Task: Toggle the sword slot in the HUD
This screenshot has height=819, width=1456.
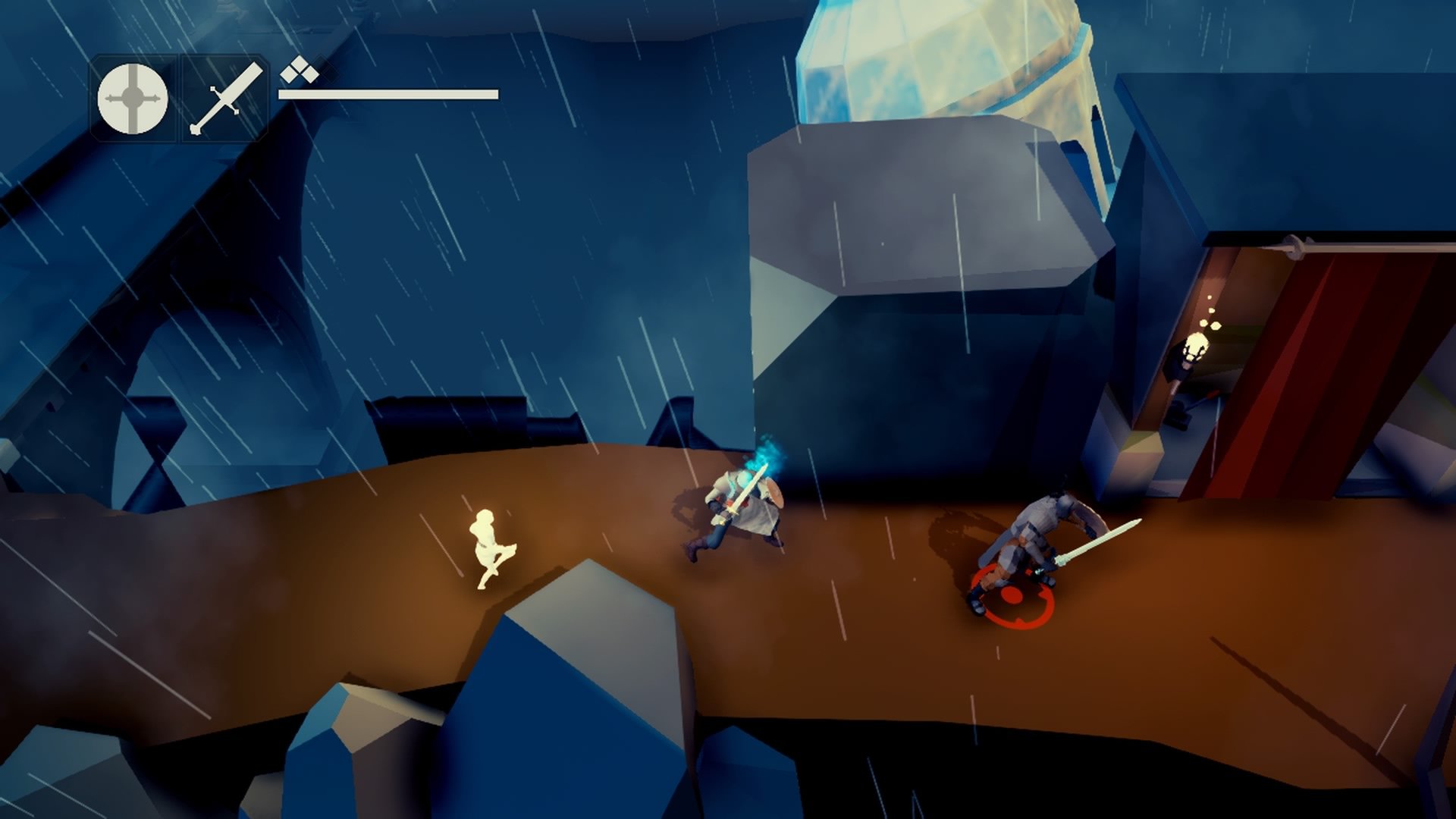Action: (x=224, y=99)
